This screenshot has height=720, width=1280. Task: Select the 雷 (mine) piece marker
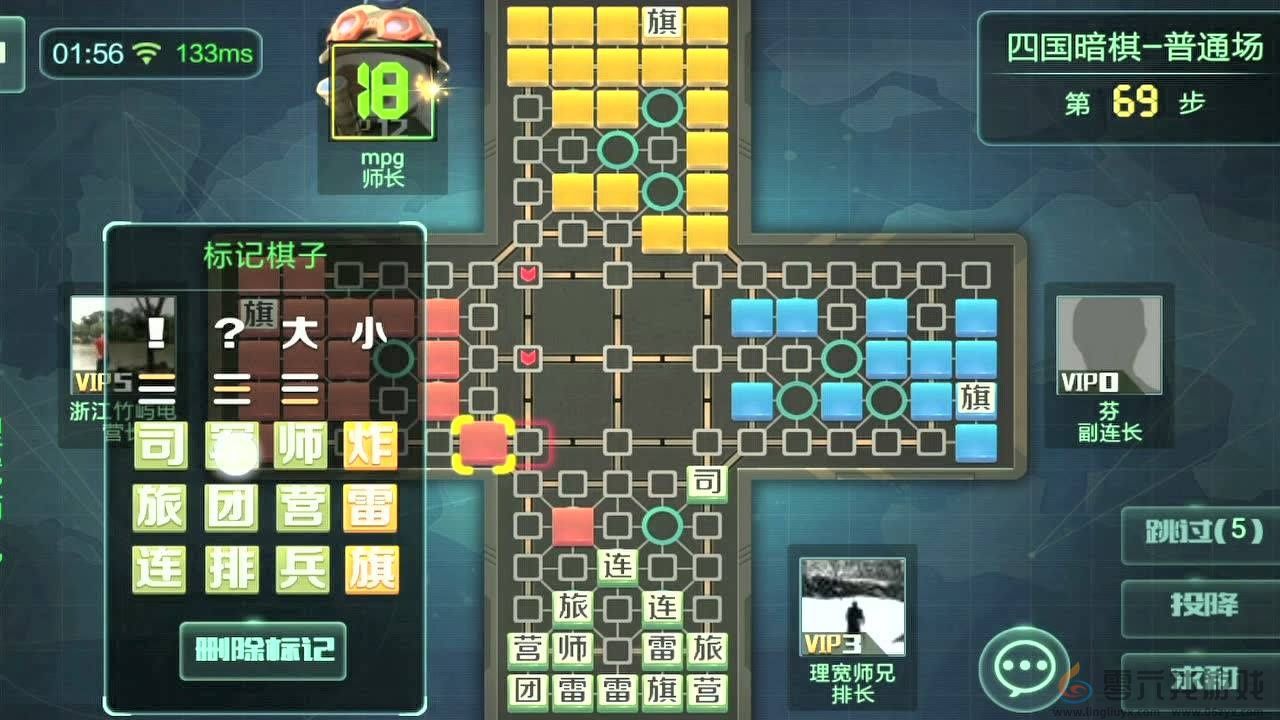pyautogui.click(x=370, y=510)
